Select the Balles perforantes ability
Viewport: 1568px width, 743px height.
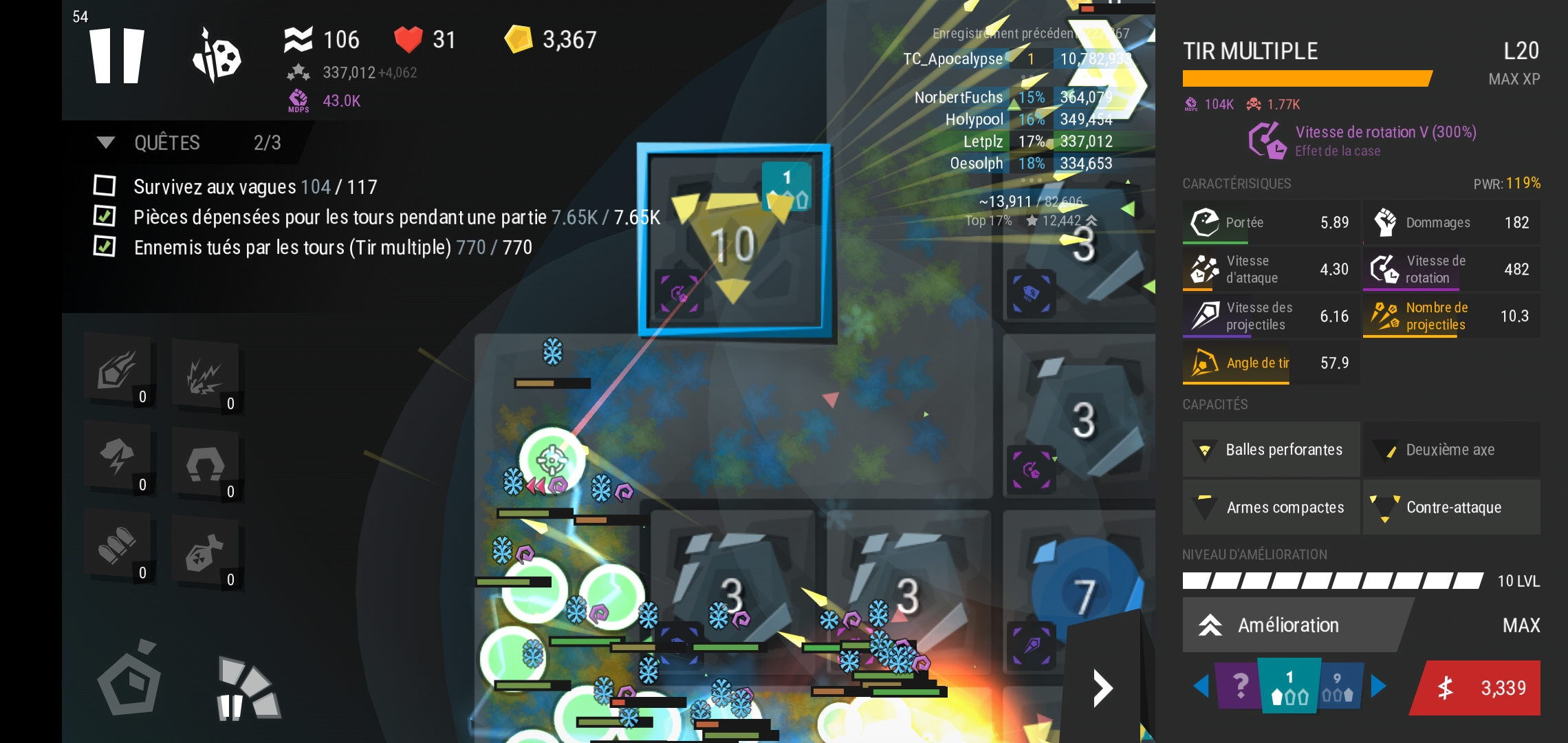1271,450
